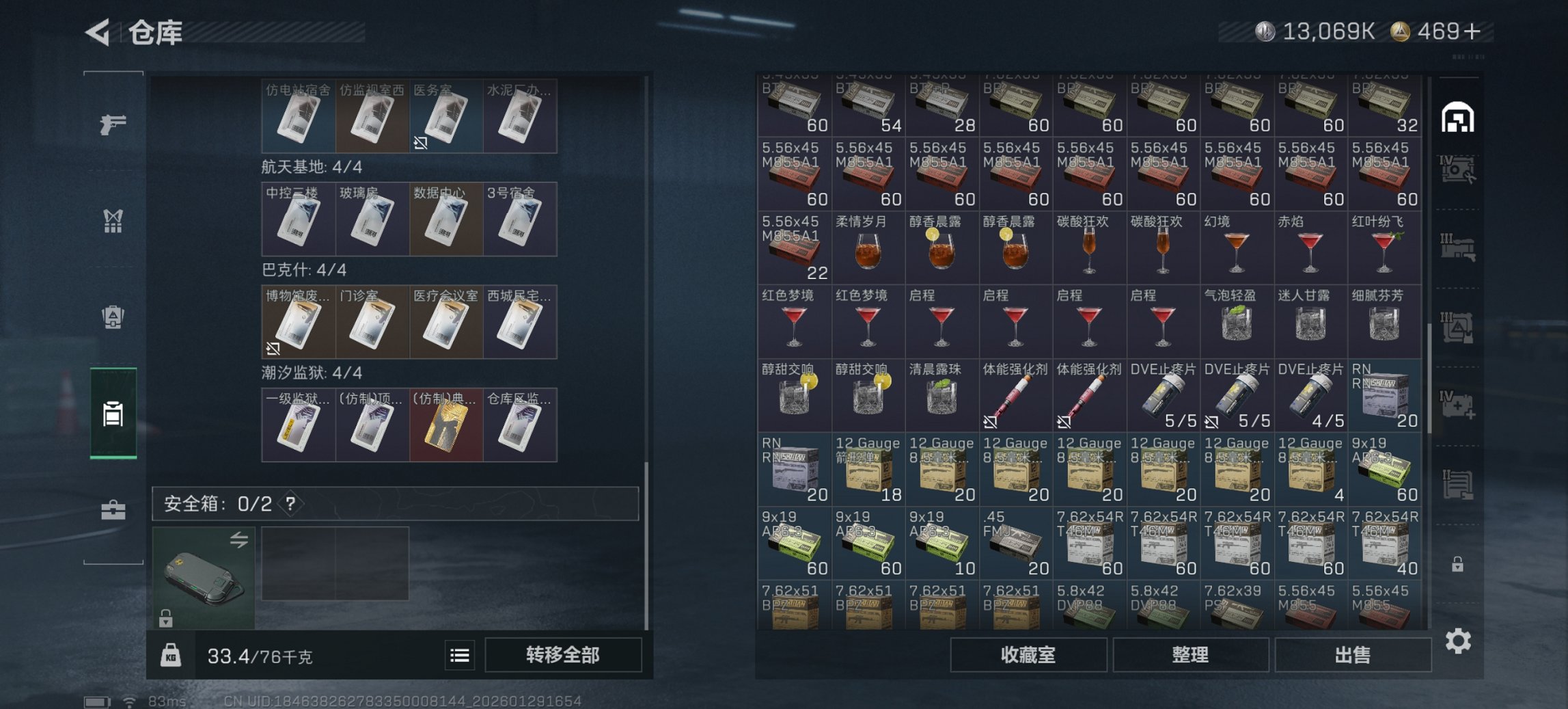
Task: Open the chest rig category in left sidebar
Action: point(113,222)
